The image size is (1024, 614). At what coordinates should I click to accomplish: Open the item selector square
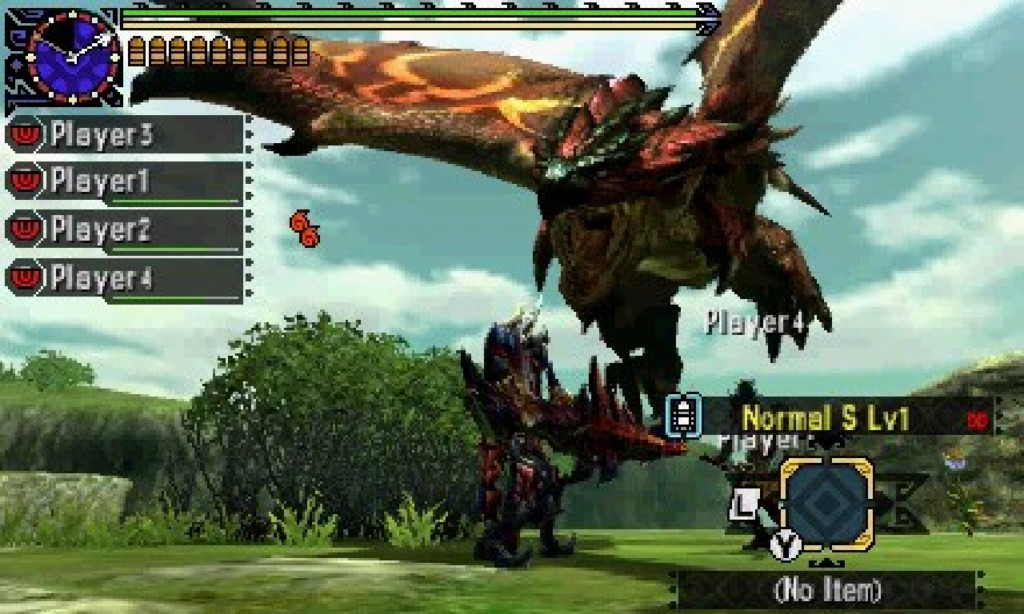pos(826,504)
